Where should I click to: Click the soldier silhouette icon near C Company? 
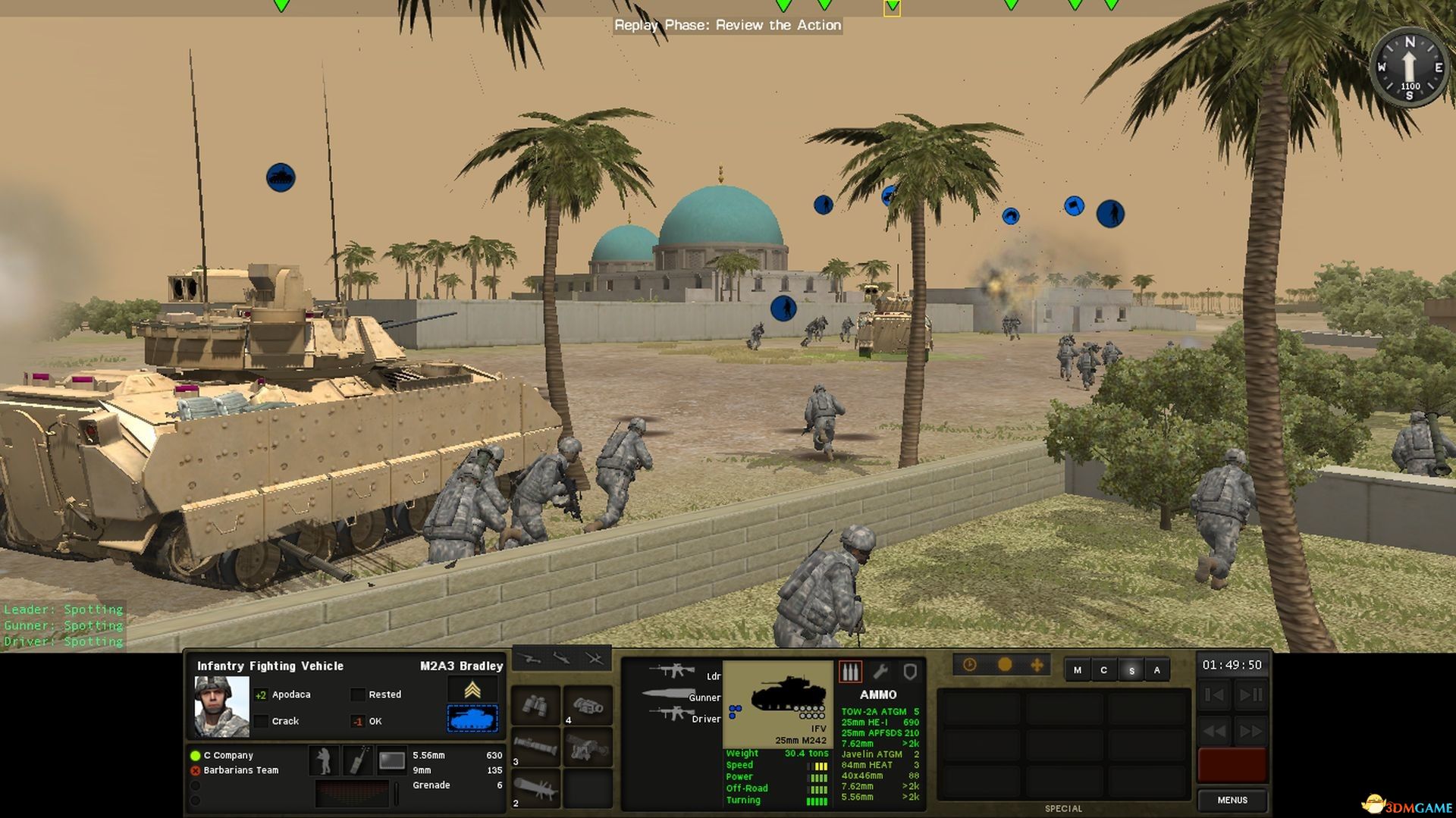pos(325,760)
